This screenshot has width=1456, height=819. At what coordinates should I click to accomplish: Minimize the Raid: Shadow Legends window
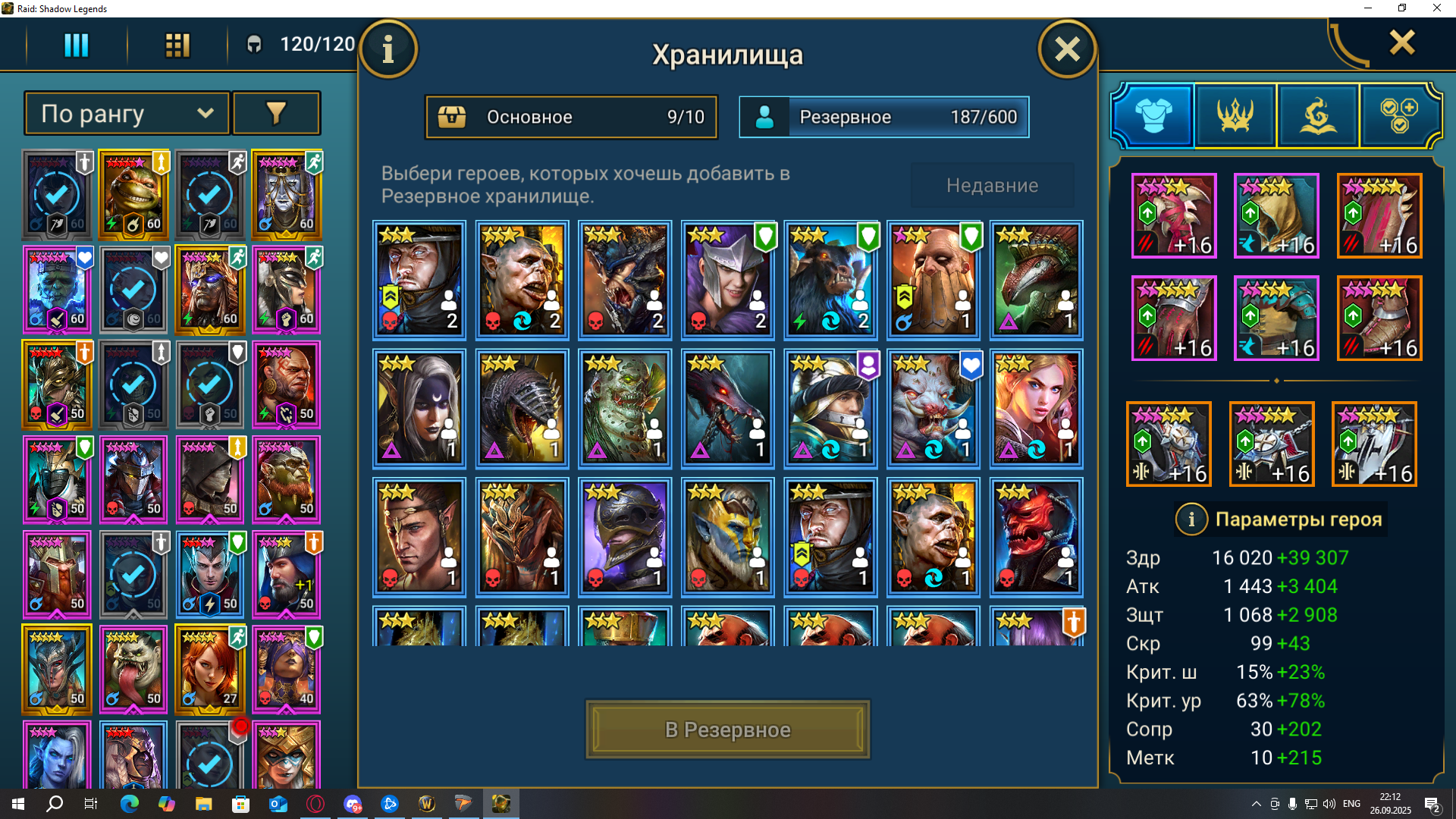(x=1368, y=8)
